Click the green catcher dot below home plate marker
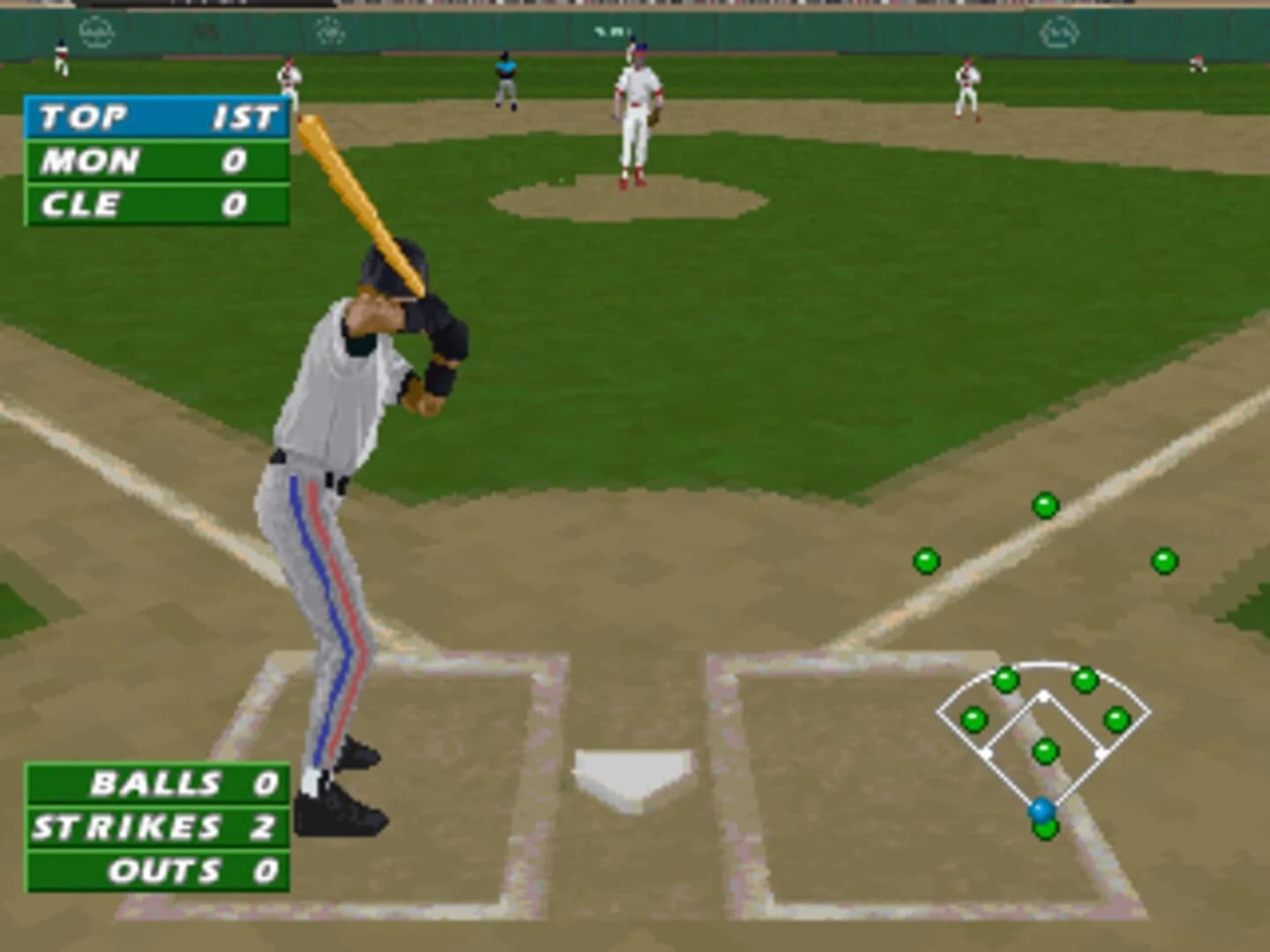This screenshot has height=952, width=1270. (1044, 829)
